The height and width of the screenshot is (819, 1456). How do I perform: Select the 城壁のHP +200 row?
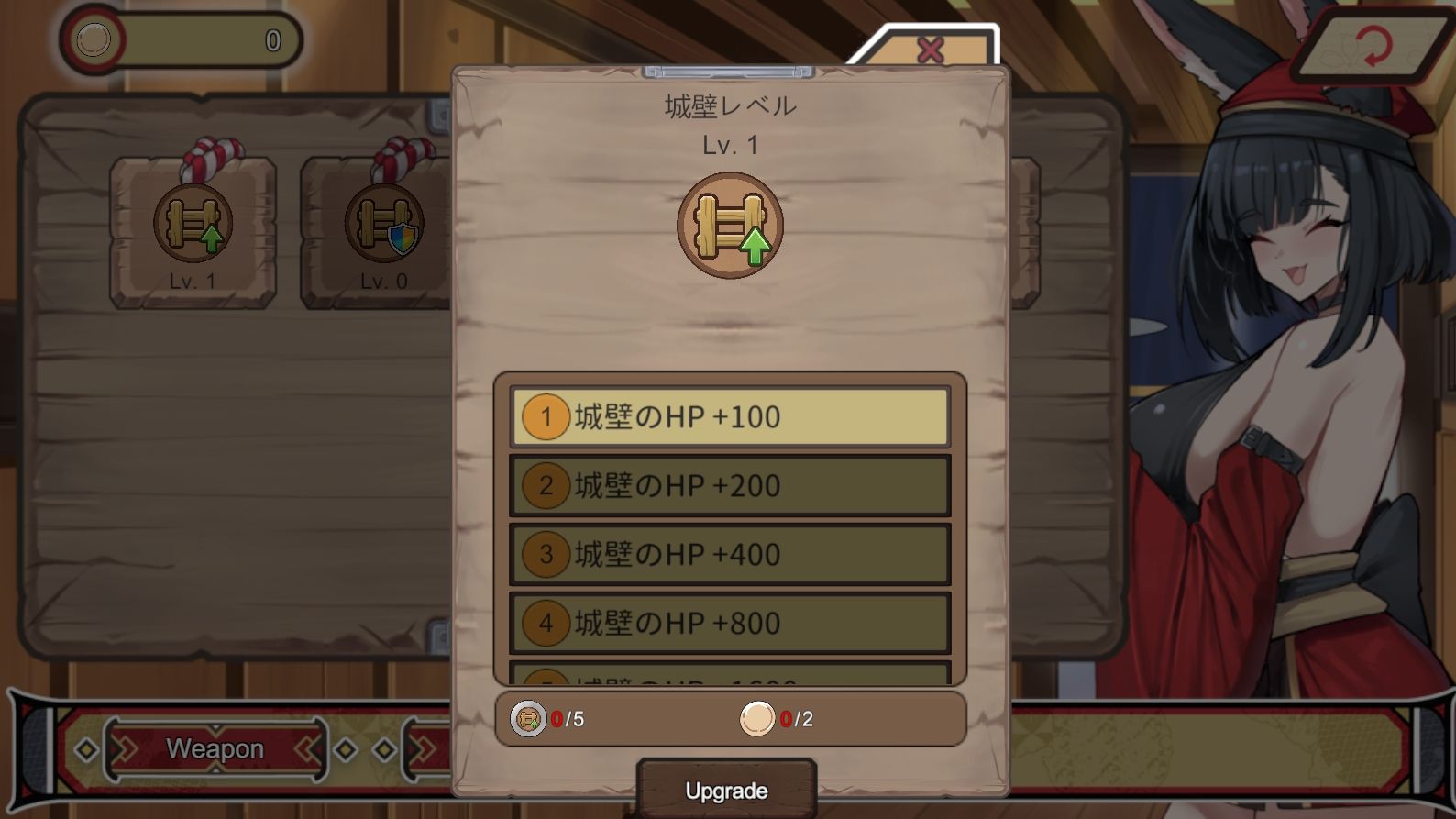coord(730,486)
